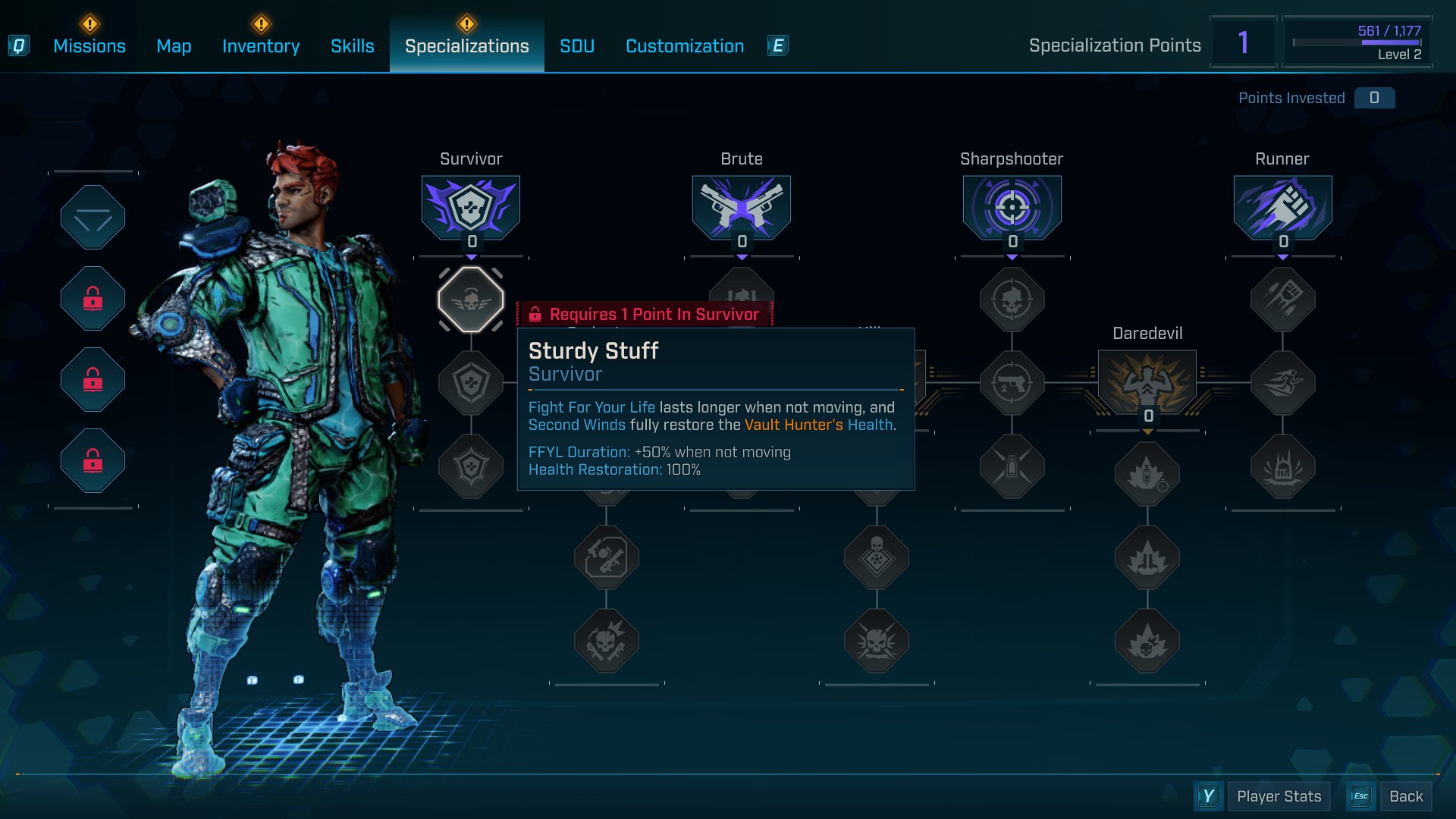Click the bottom locked specialization slot
The image size is (1456, 819).
[x=93, y=461]
